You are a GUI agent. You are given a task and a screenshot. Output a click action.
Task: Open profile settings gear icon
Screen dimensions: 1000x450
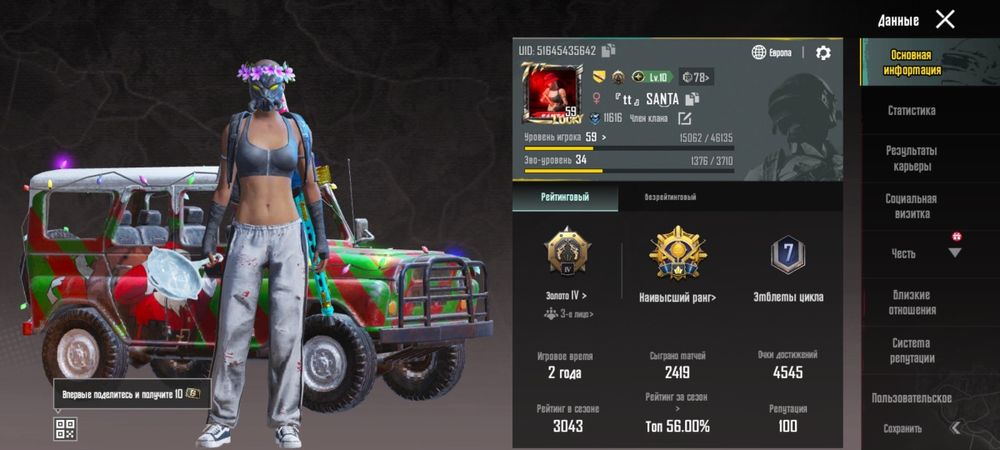tap(823, 53)
